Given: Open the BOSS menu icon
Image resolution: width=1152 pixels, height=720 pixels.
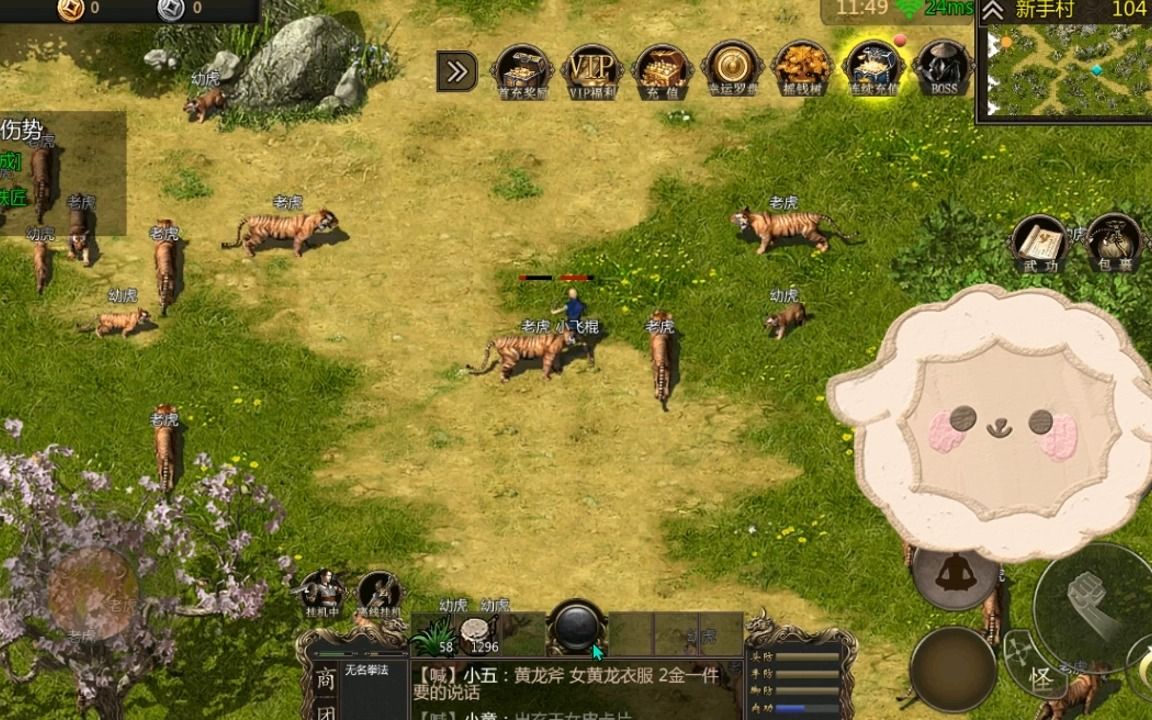Looking at the screenshot, I should click(942, 69).
